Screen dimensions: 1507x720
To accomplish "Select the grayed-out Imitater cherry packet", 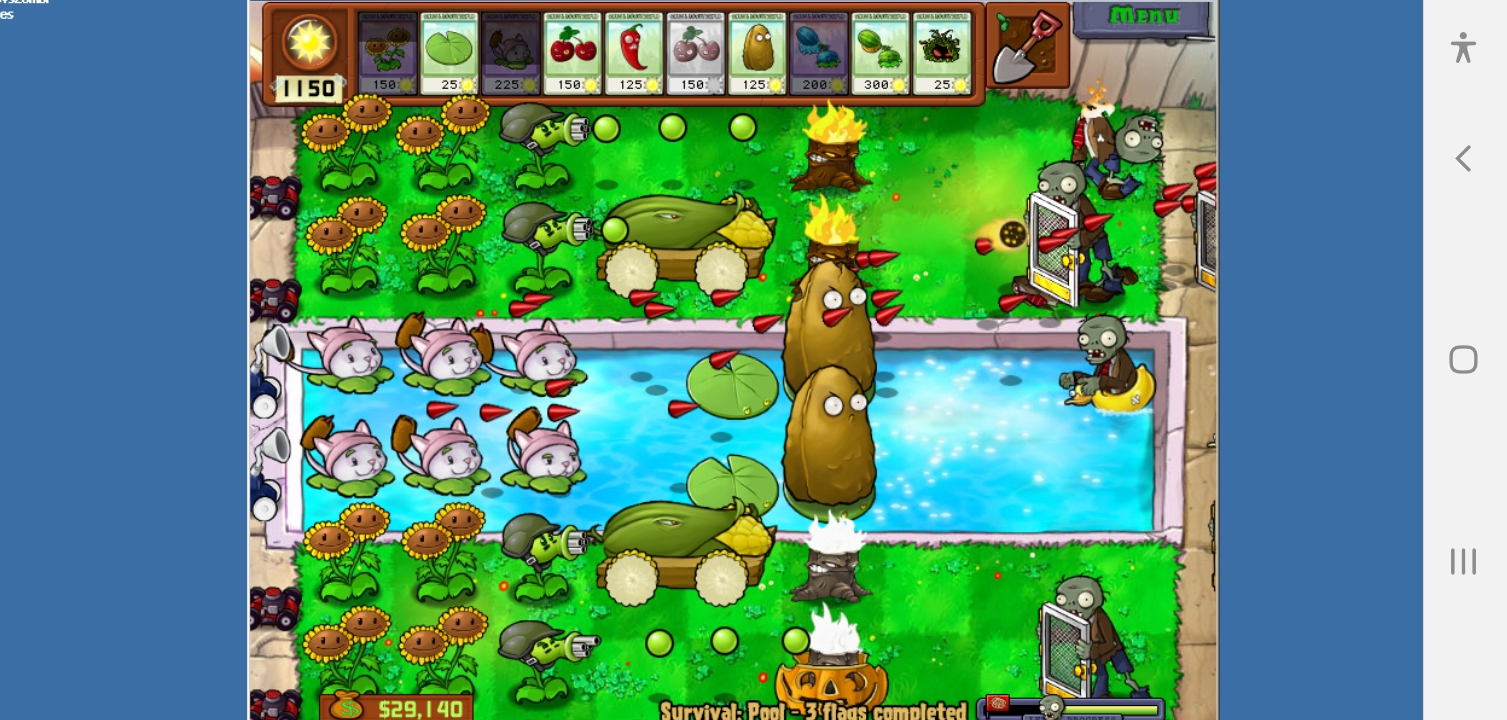I will (695, 52).
